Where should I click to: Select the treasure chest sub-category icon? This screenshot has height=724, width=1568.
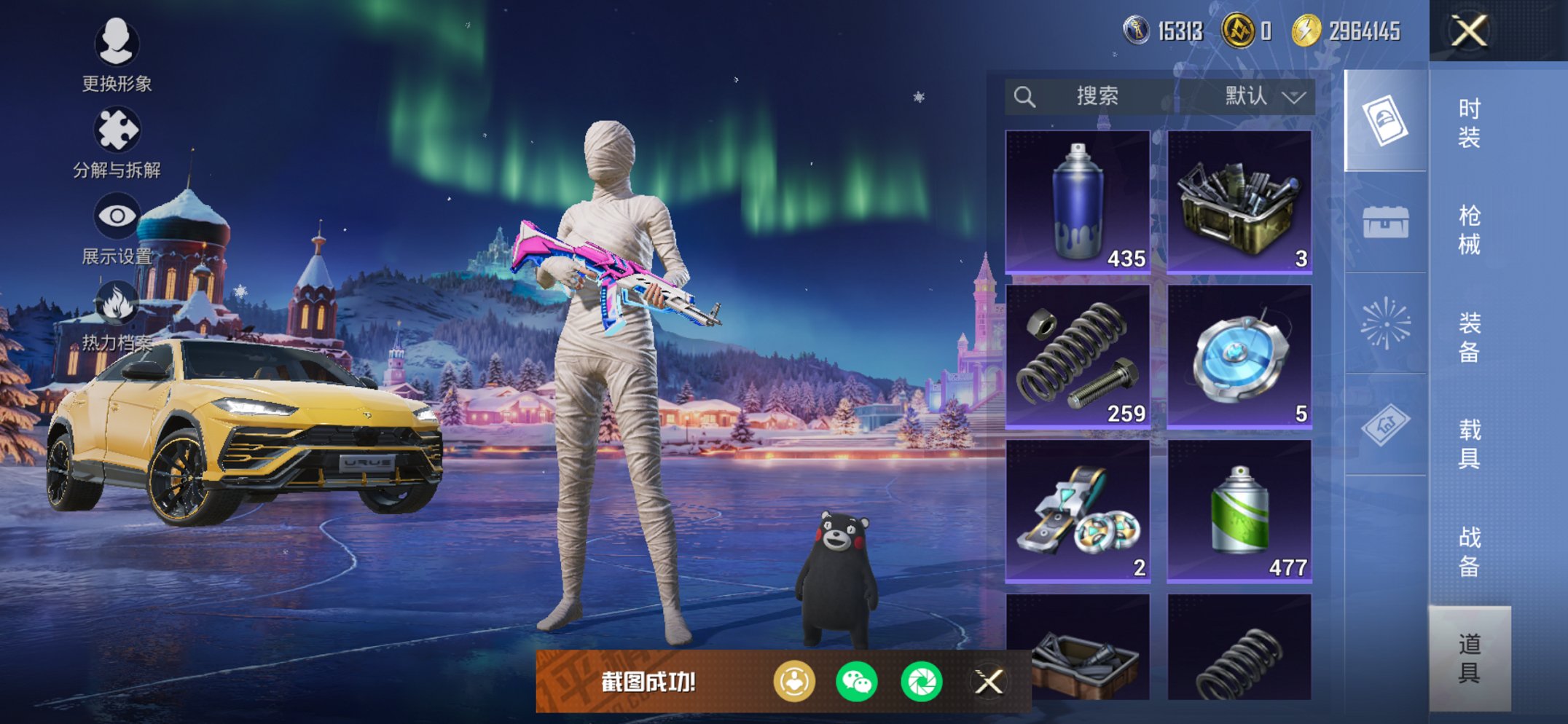(1385, 222)
